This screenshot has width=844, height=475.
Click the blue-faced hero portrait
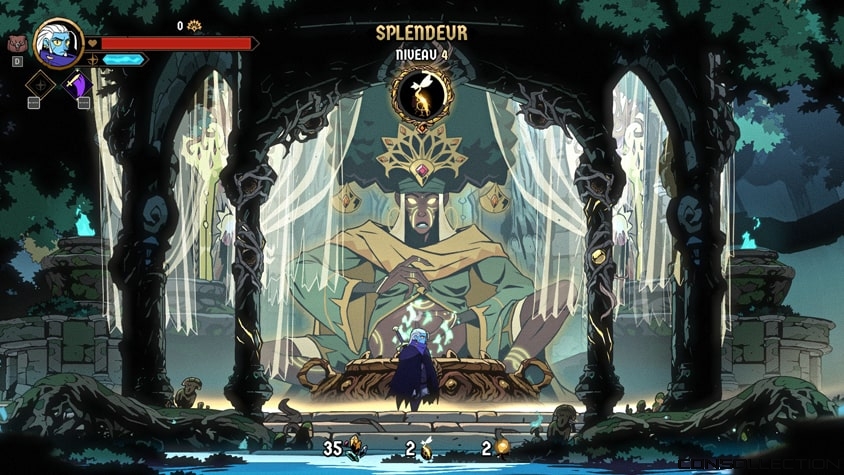point(58,42)
